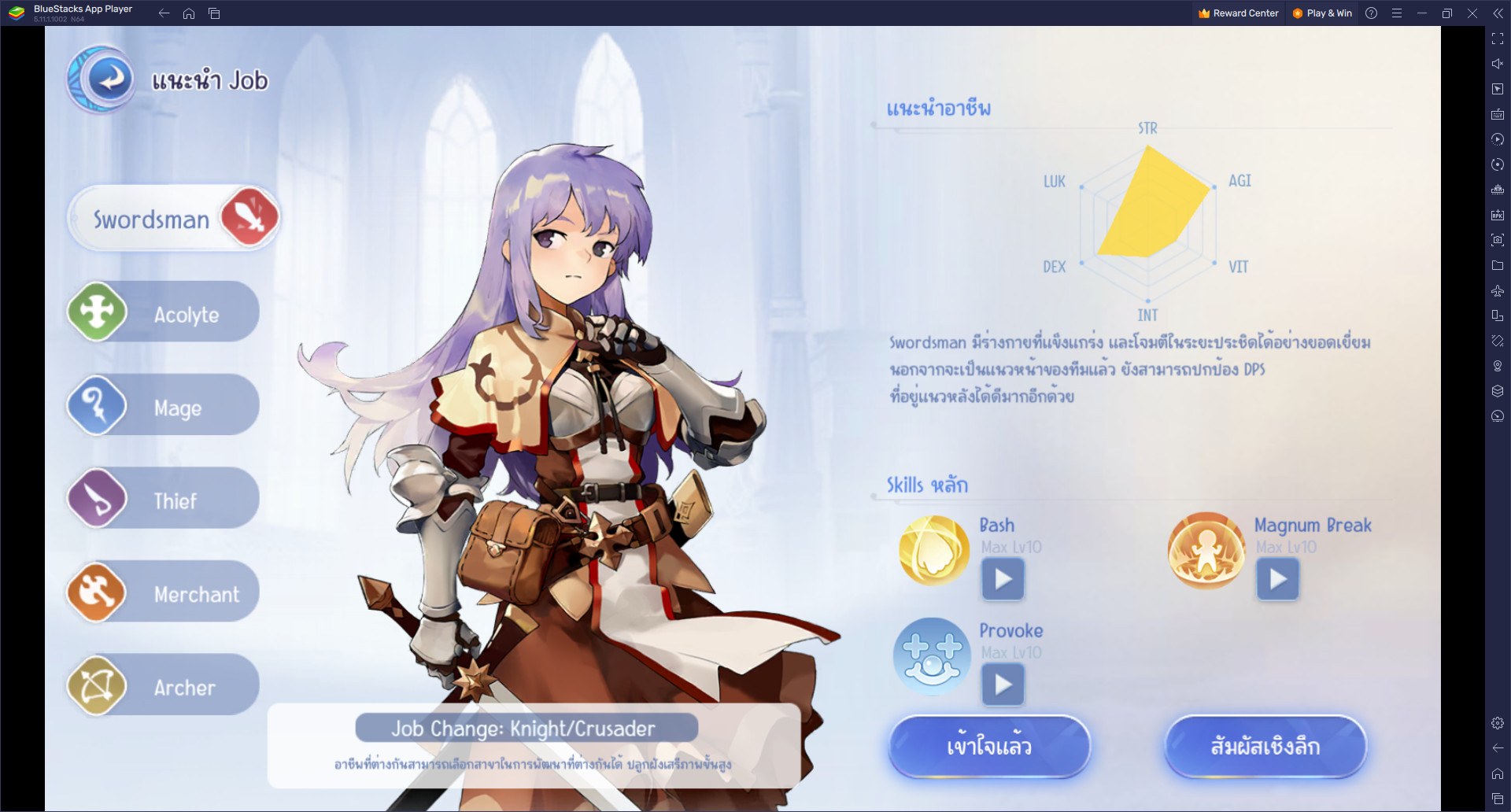Collapse the sidebar with double chevron
1511x812 pixels.
(x=1499, y=13)
